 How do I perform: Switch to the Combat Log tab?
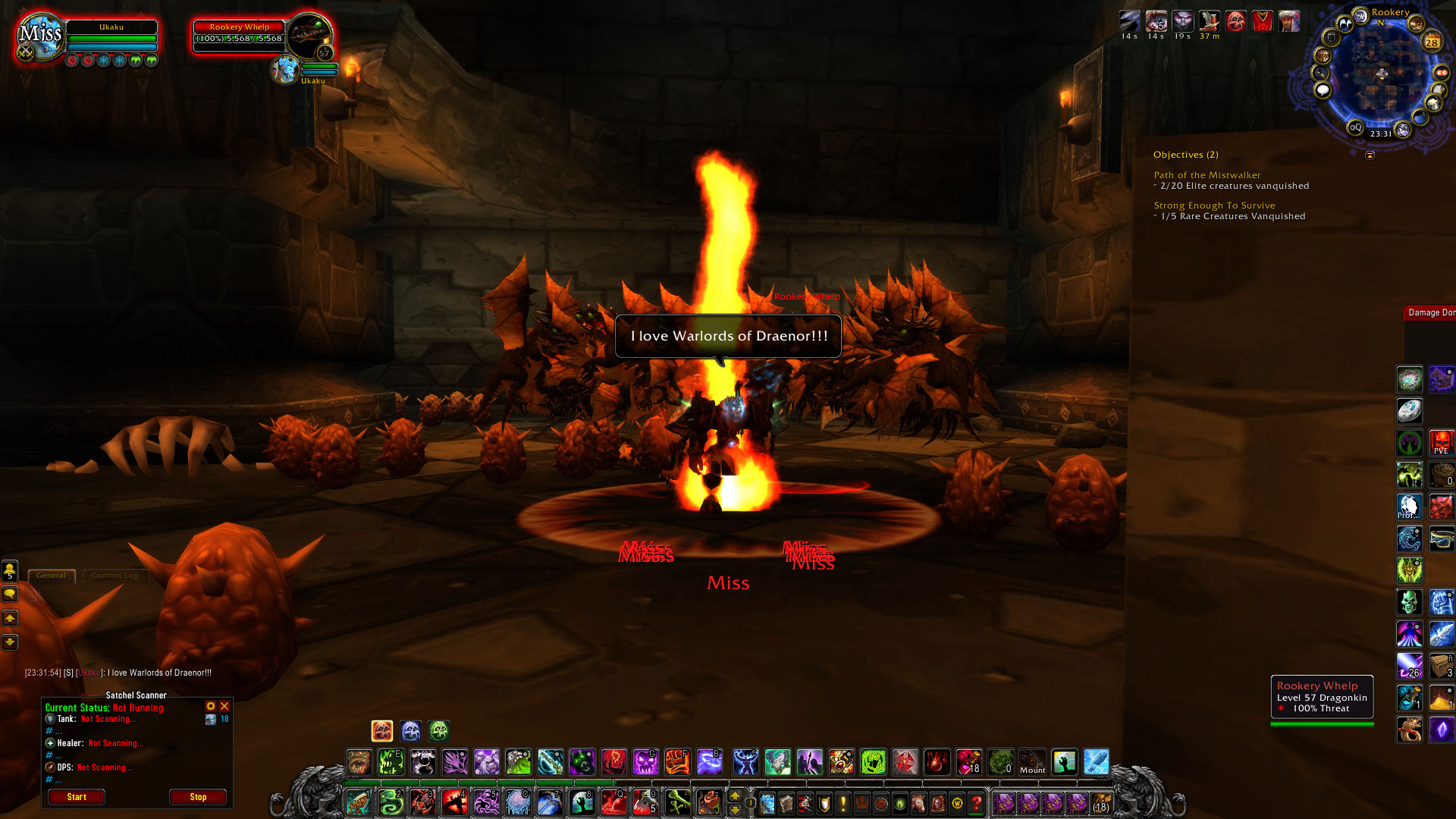pos(115,576)
